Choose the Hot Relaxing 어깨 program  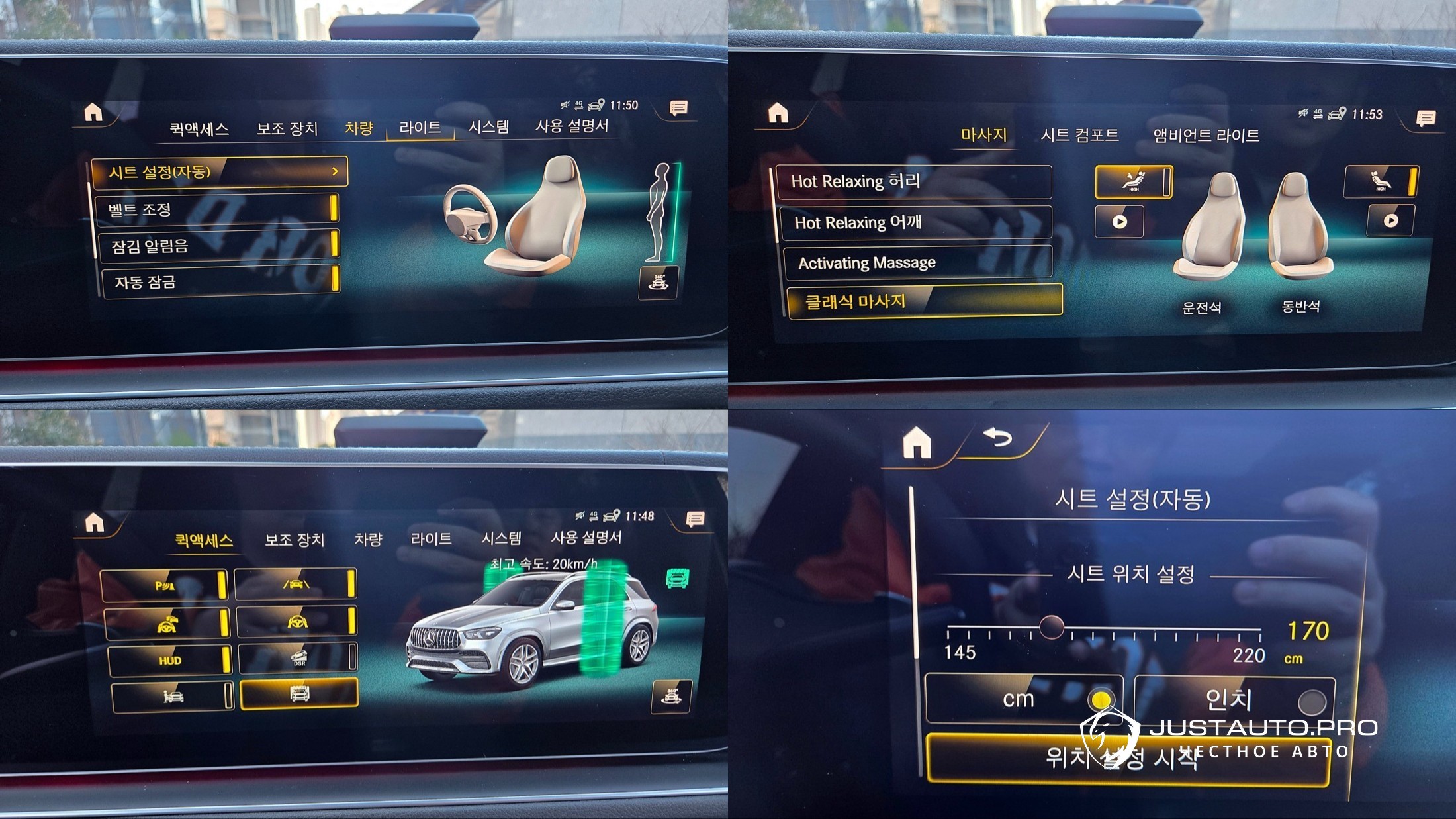point(915,222)
